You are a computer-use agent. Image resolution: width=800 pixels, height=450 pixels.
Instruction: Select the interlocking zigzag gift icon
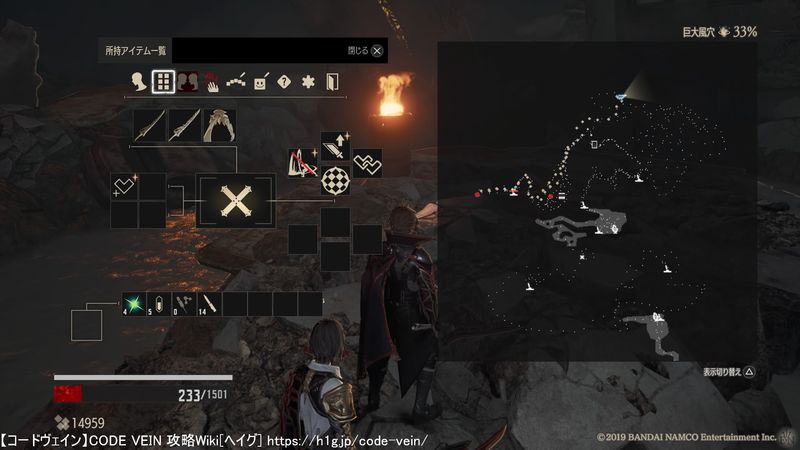point(367,164)
